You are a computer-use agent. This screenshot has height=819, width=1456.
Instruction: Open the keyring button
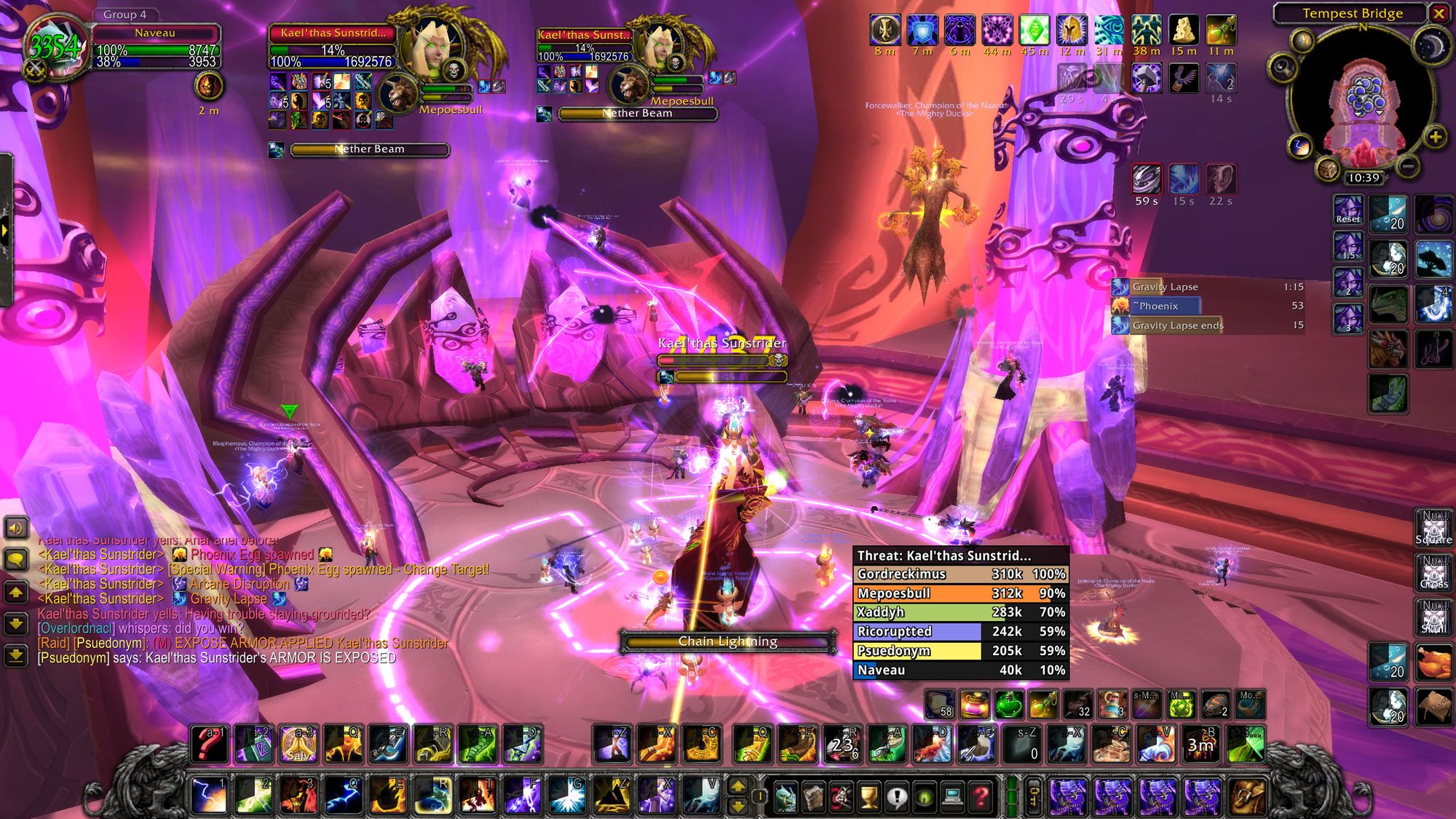[1033, 797]
